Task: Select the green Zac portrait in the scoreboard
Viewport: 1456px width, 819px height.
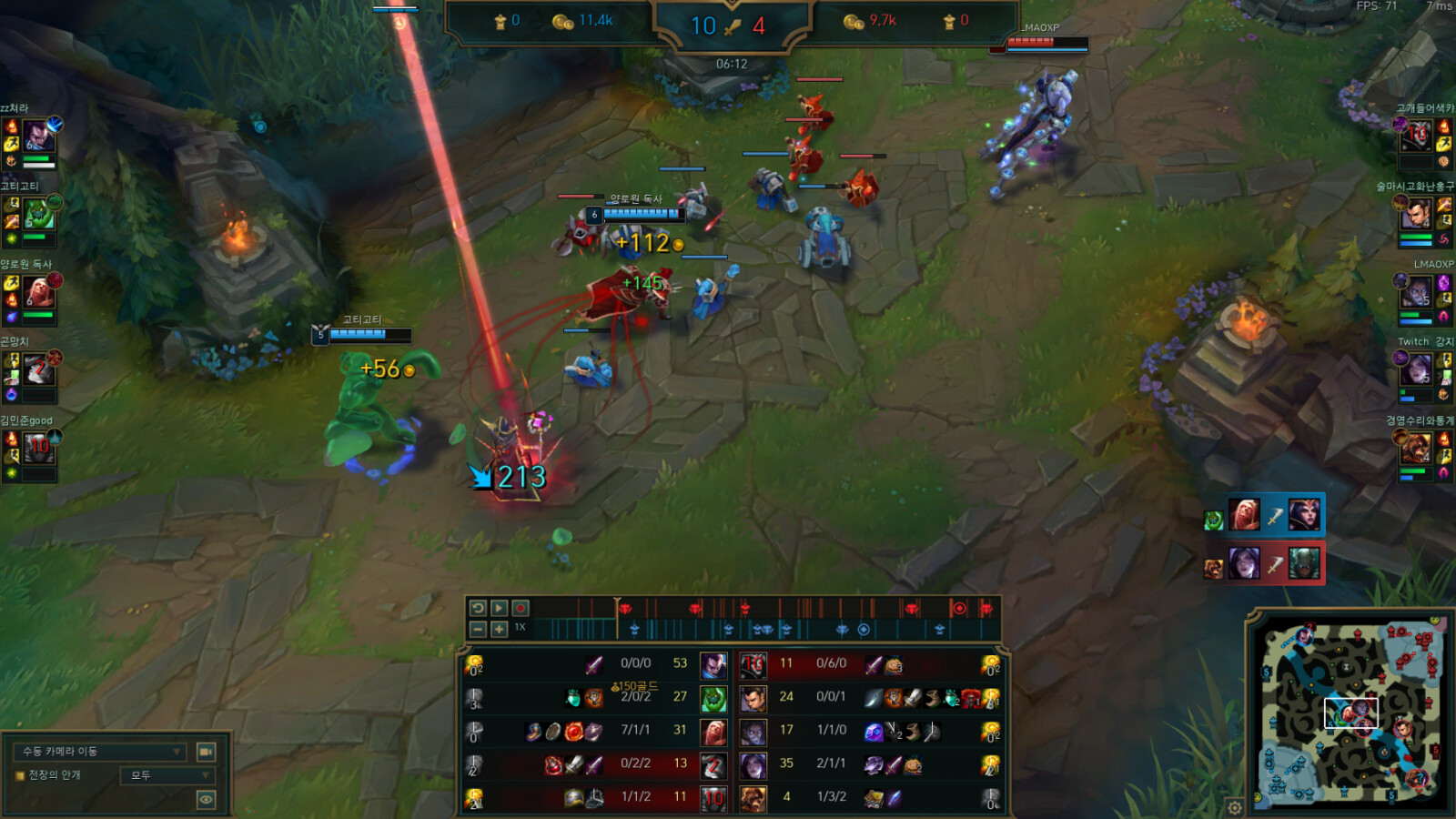Action: pos(713,698)
